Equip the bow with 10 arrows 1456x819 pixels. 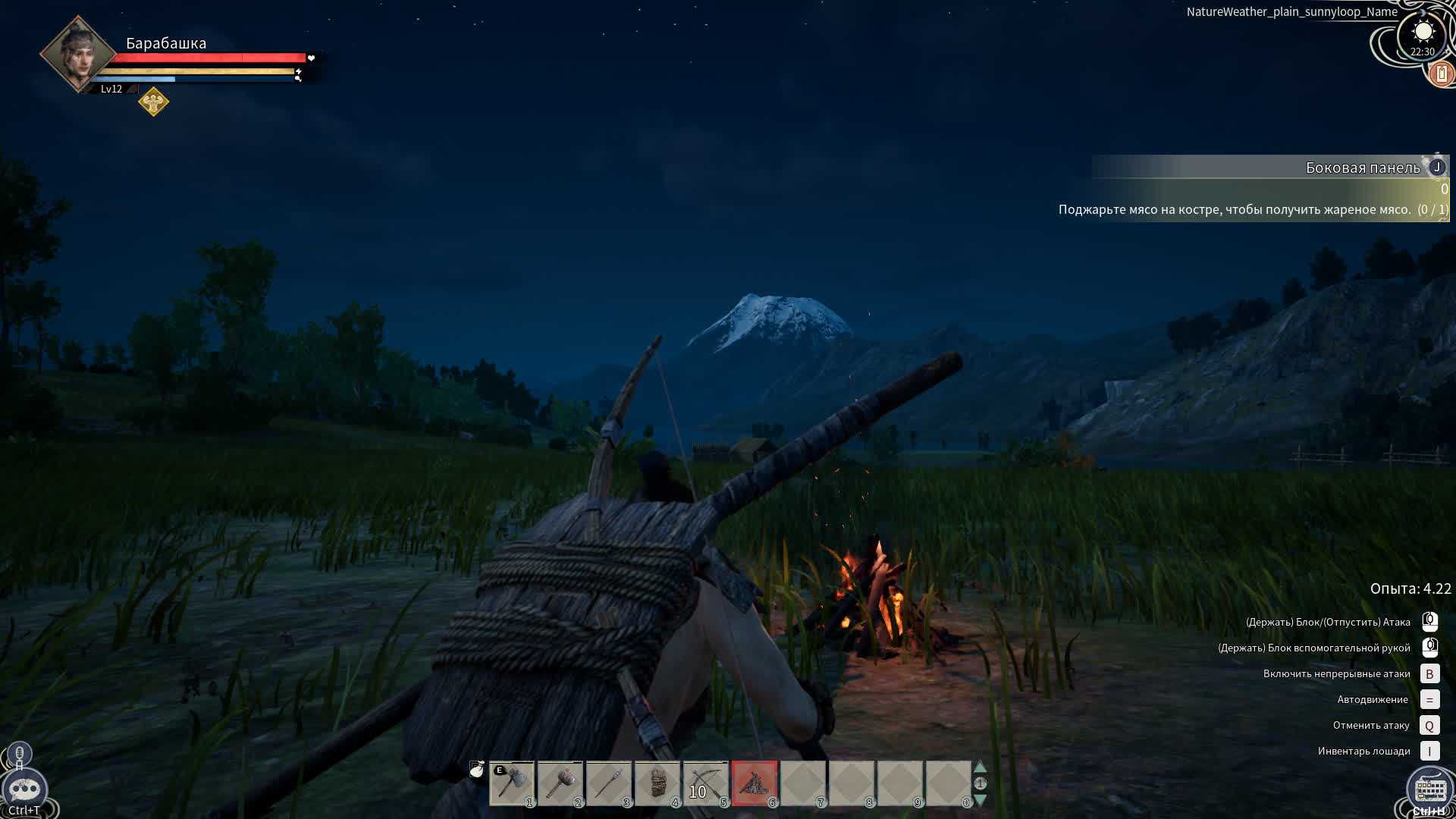[706, 783]
